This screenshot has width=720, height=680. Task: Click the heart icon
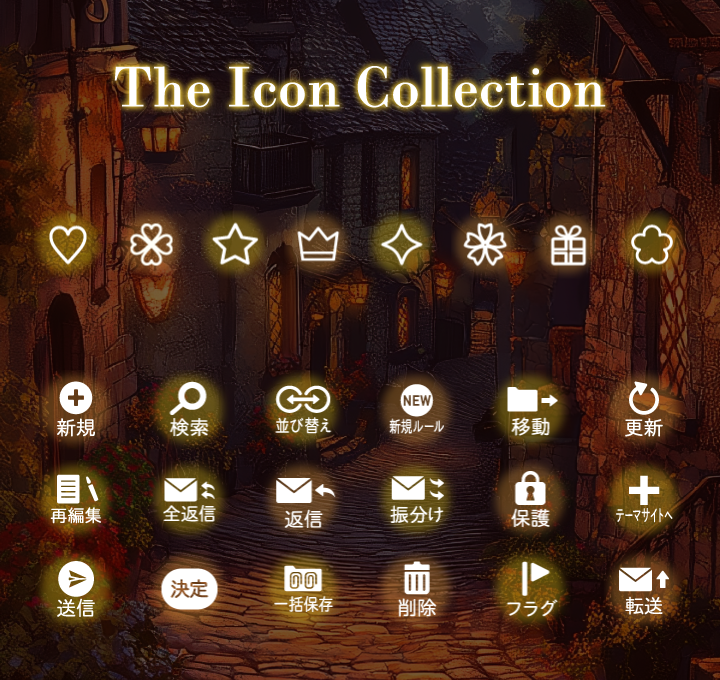68,245
